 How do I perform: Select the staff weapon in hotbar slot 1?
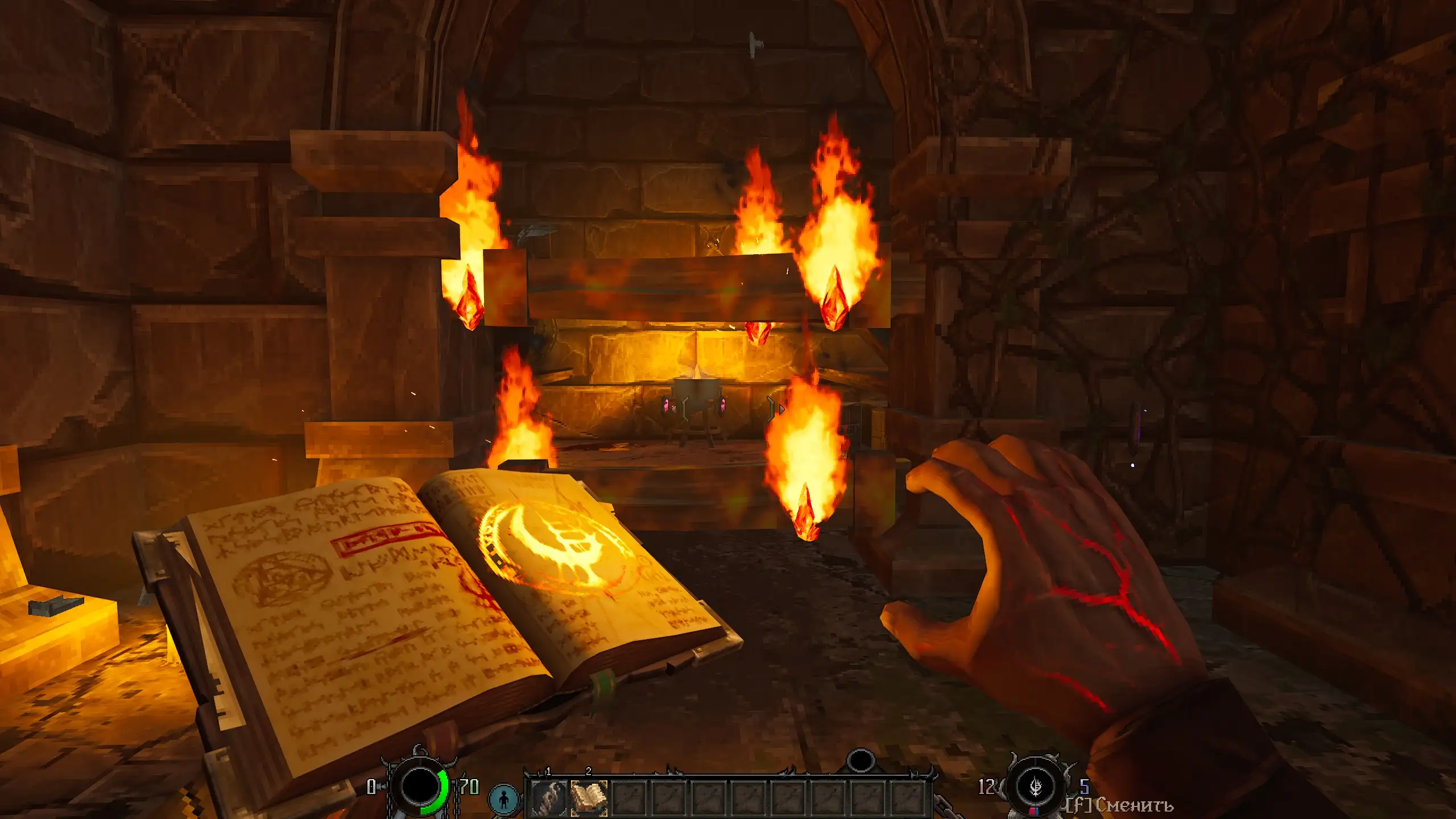pos(548,797)
